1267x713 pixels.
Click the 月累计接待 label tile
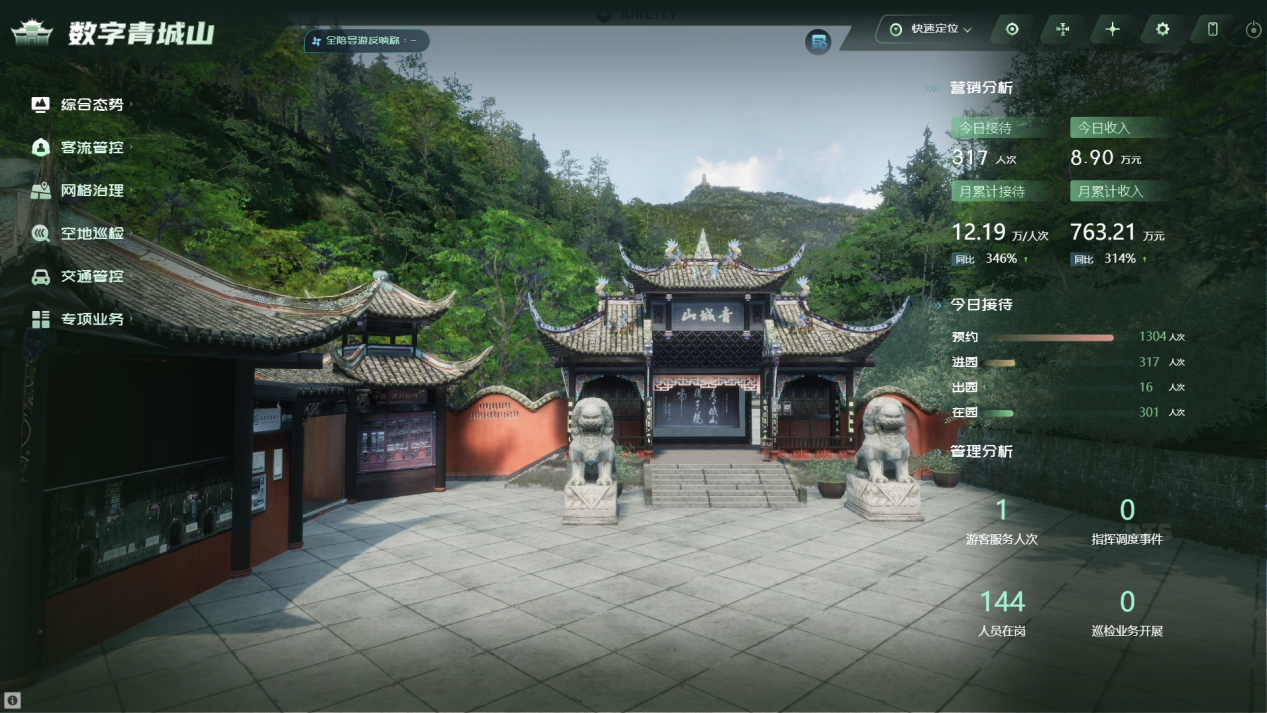click(1000, 191)
